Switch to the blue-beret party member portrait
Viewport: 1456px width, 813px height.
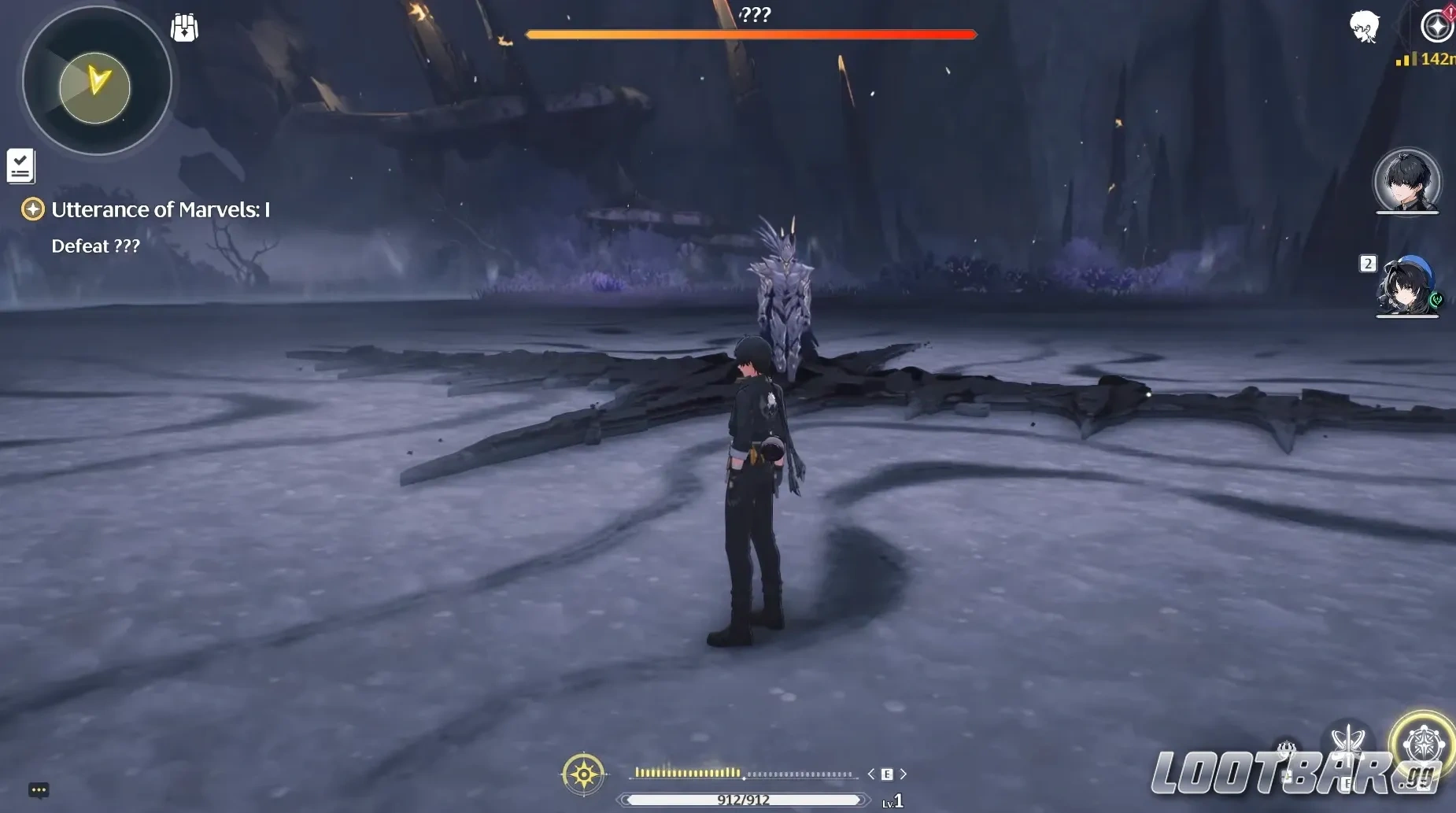coord(1407,286)
